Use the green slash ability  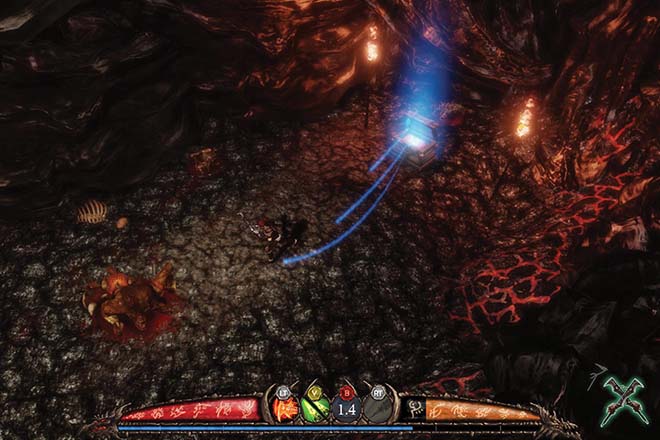coord(315,408)
